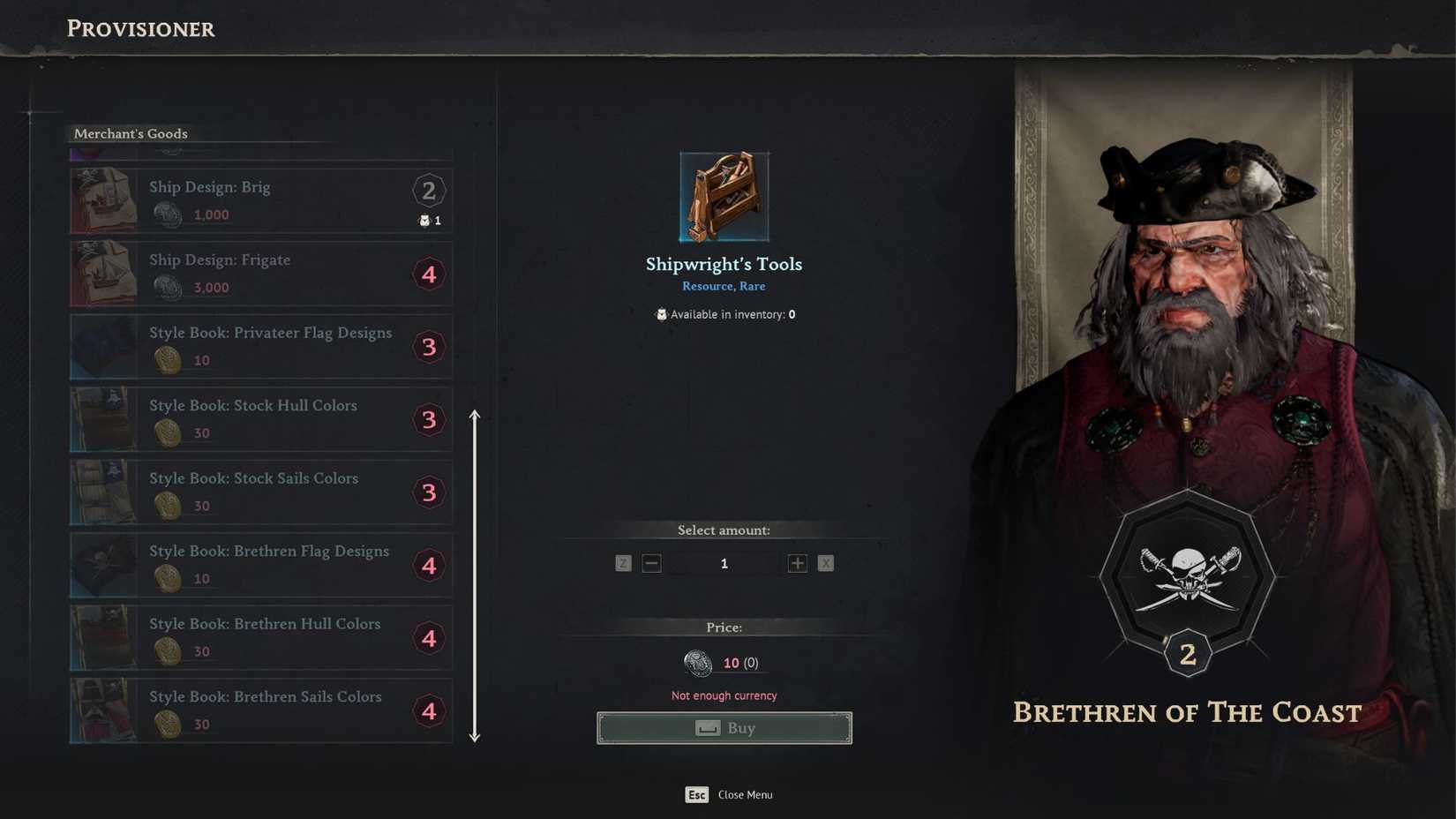1456x819 pixels.
Task: Click the Style Book: Privateer Flag Designs icon
Action: point(103,346)
